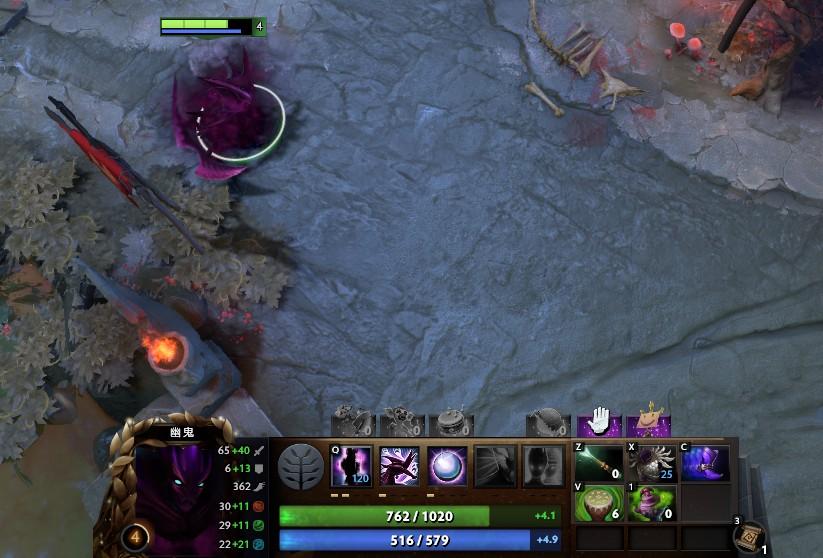Activate the purple item in slot C
This screenshot has width=823, height=558.
pyautogui.click(x=705, y=463)
